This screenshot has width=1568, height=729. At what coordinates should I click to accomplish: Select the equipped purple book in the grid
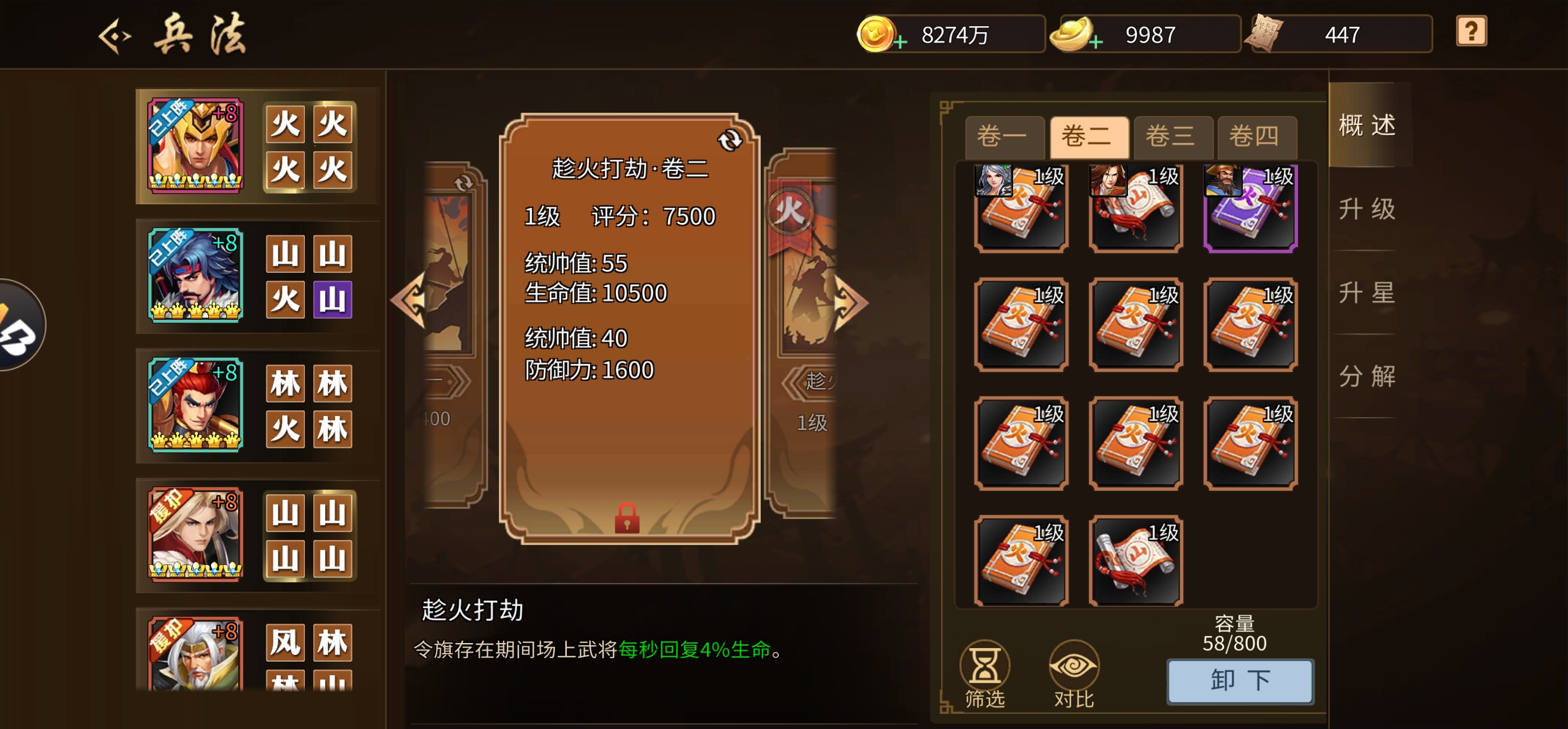(x=1250, y=209)
